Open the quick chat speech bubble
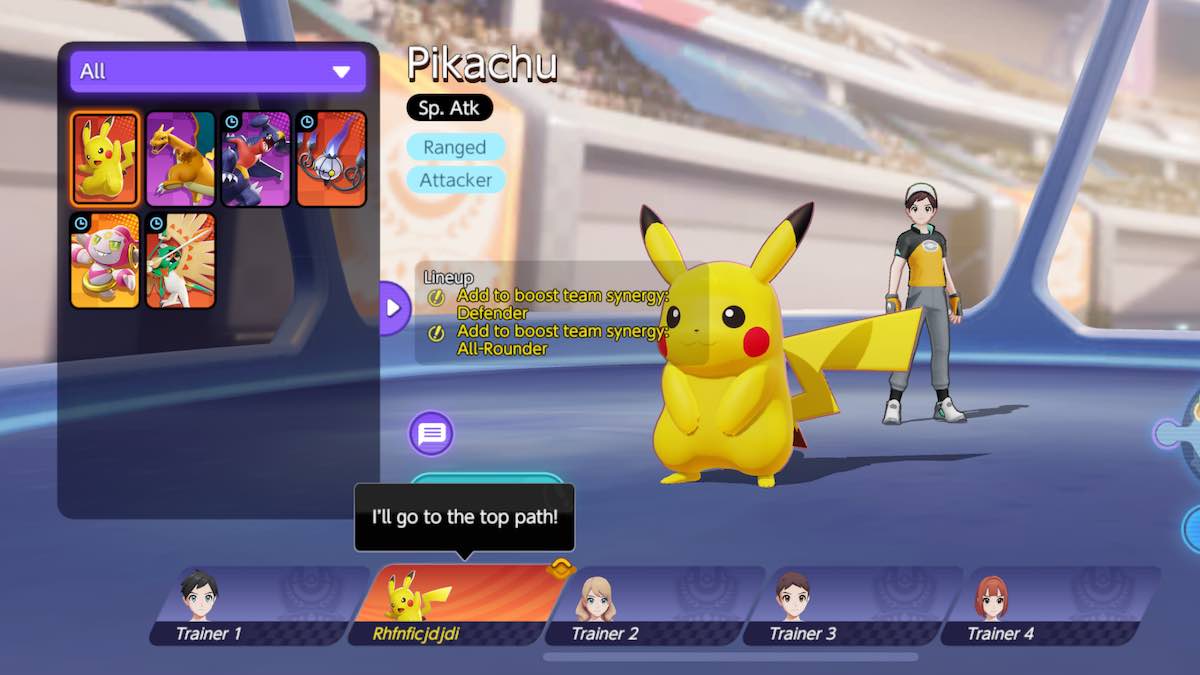The image size is (1200, 675). [x=431, y=434]
